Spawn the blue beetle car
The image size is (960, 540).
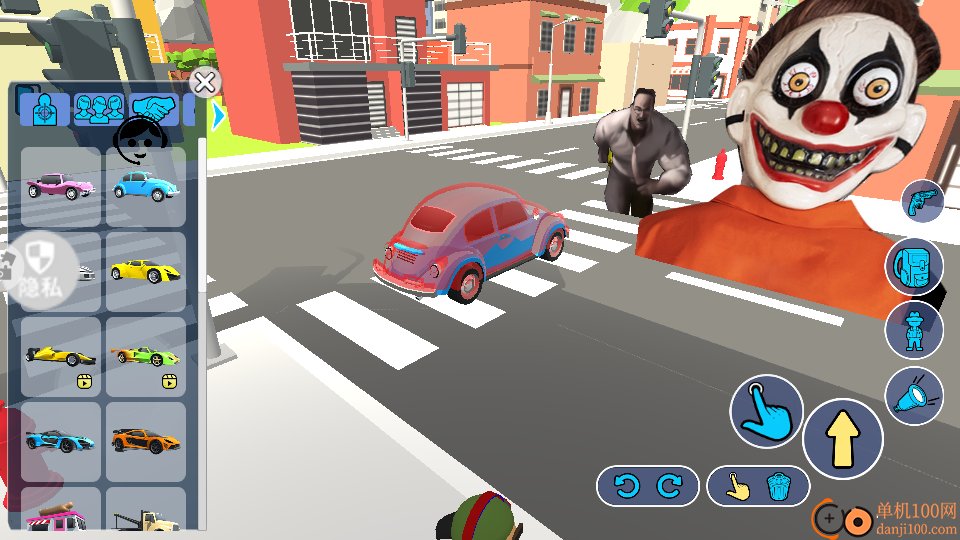[x=146, y=187]
